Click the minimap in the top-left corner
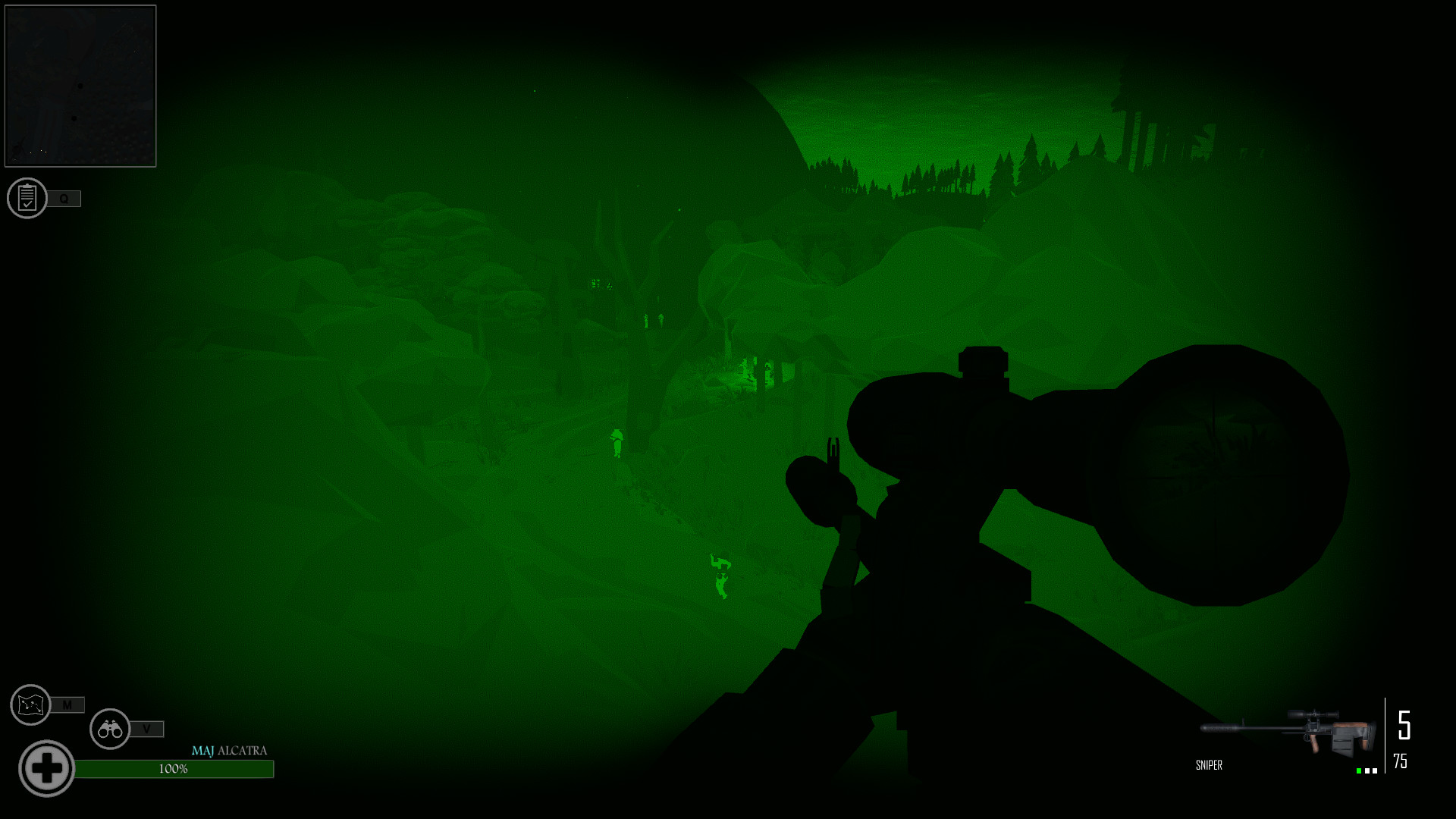The image size is (1456, 819). pos(80,83)
